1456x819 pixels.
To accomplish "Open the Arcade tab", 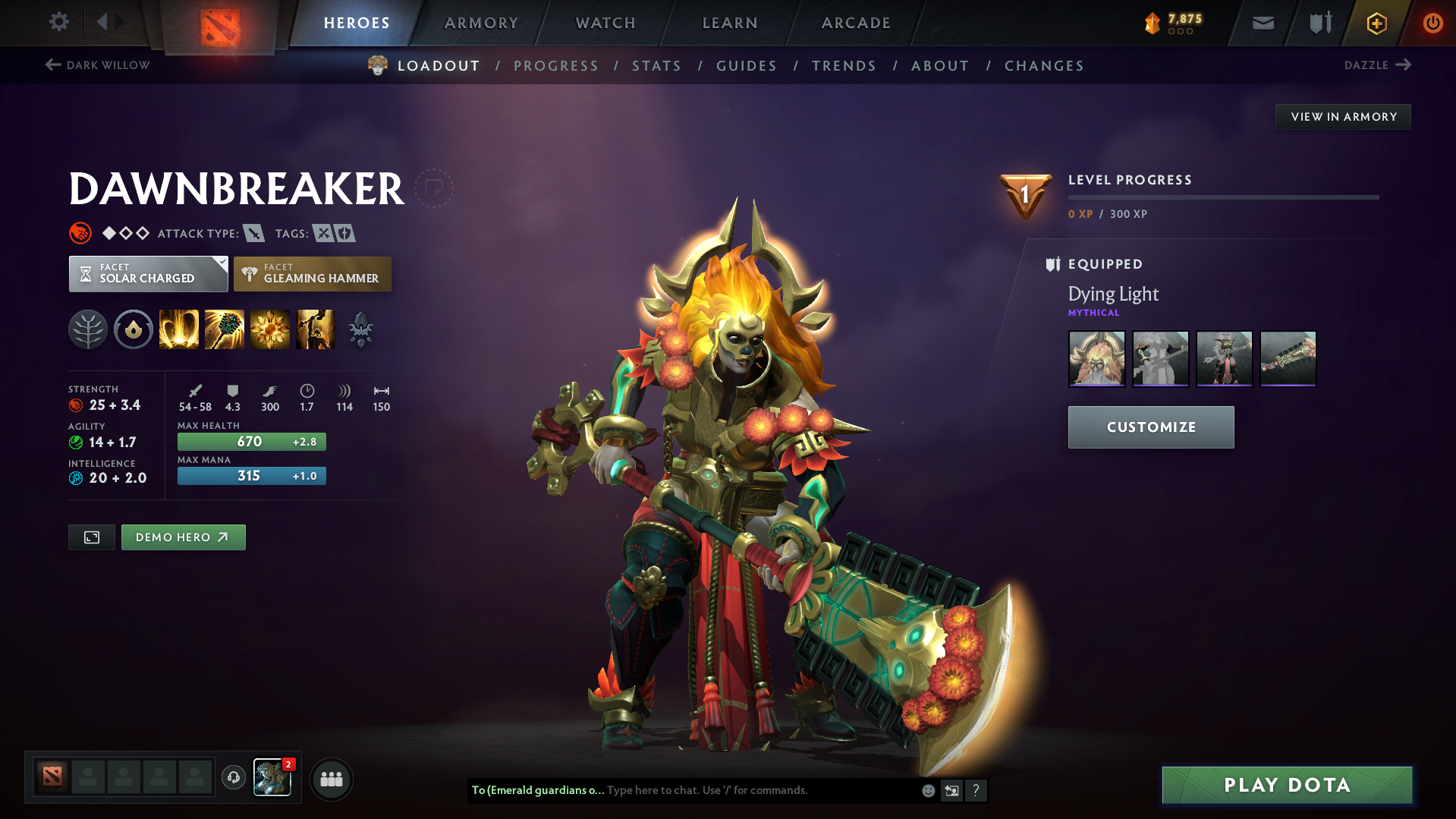I will (856, 23).
